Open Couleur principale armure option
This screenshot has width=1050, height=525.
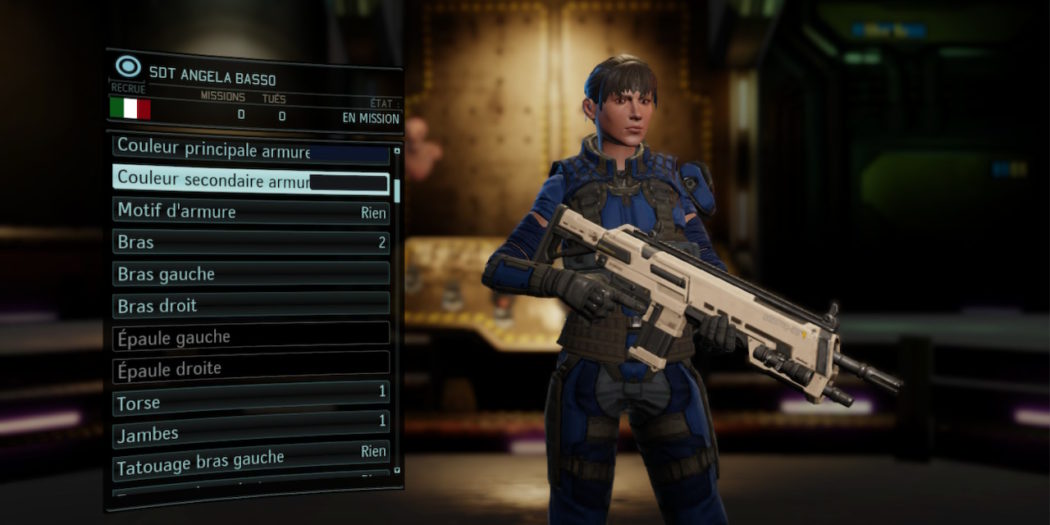tap(250, 149)
